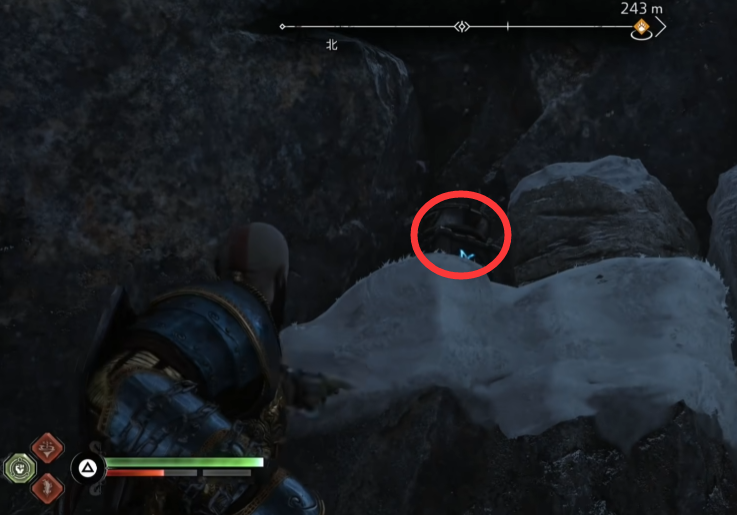The image size is (737, 515).
Task: Activate the upper red runic attack icon
Action: (x=46, y=449)
